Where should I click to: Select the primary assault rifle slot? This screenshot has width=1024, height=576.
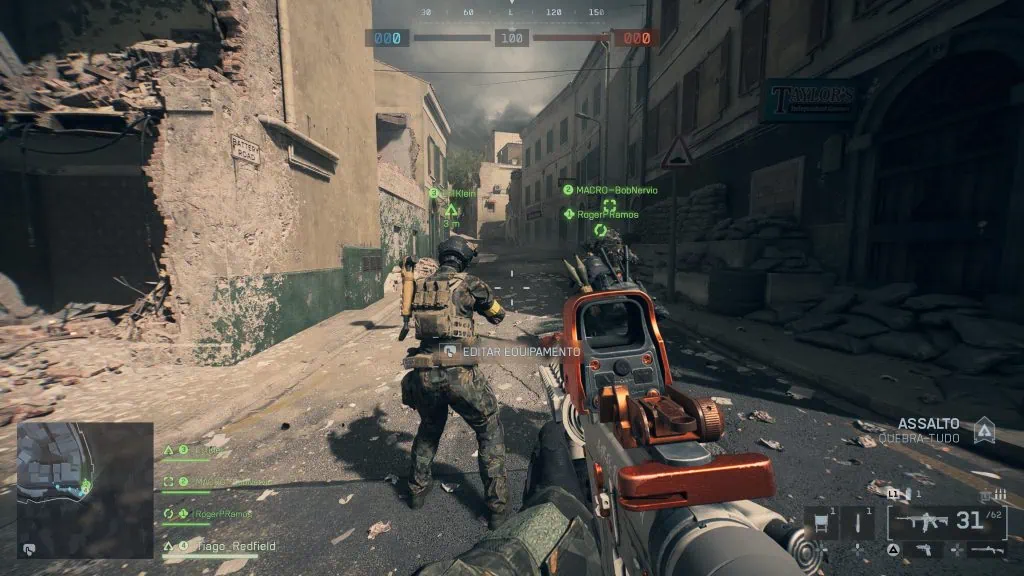[946, 522]
